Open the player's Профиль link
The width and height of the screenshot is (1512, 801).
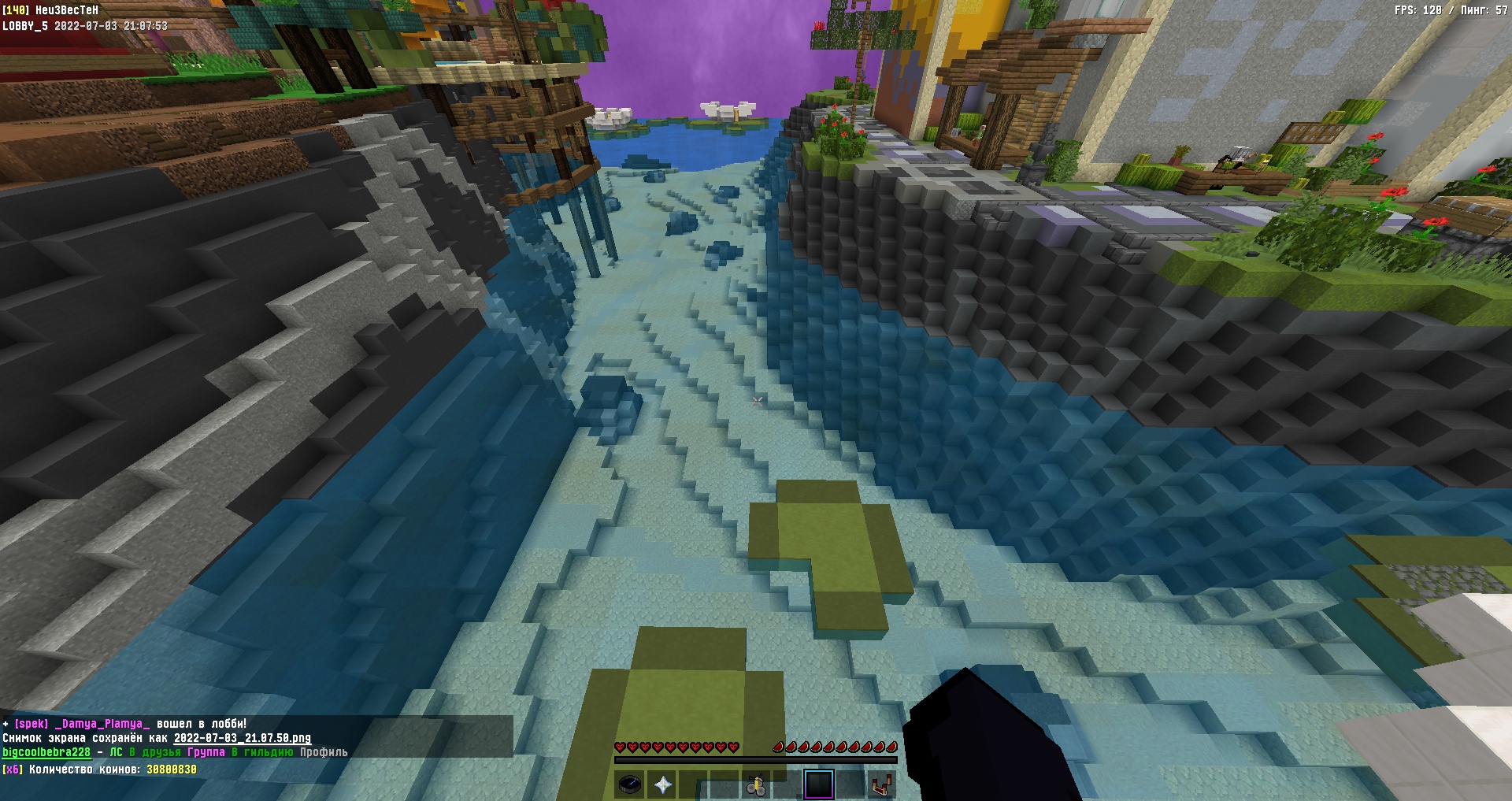pyautogui.click(x=324, y=752)
